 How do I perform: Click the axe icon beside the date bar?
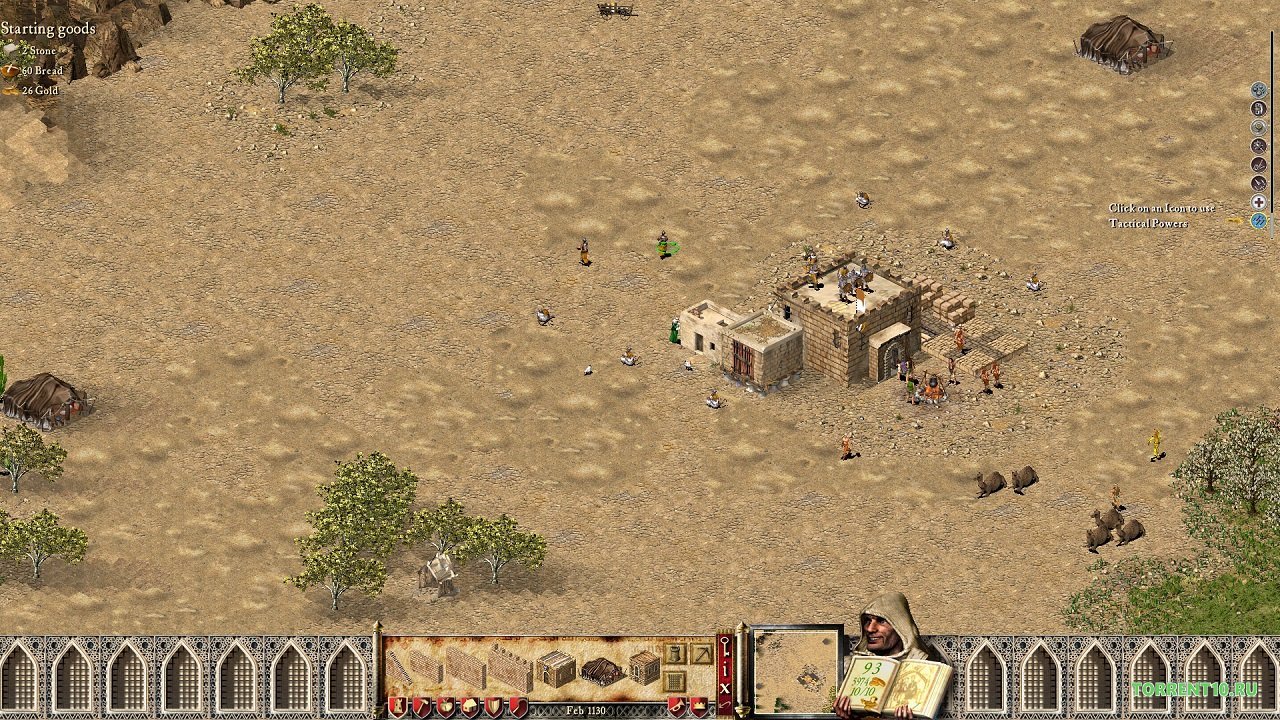(x=679, y=706)
